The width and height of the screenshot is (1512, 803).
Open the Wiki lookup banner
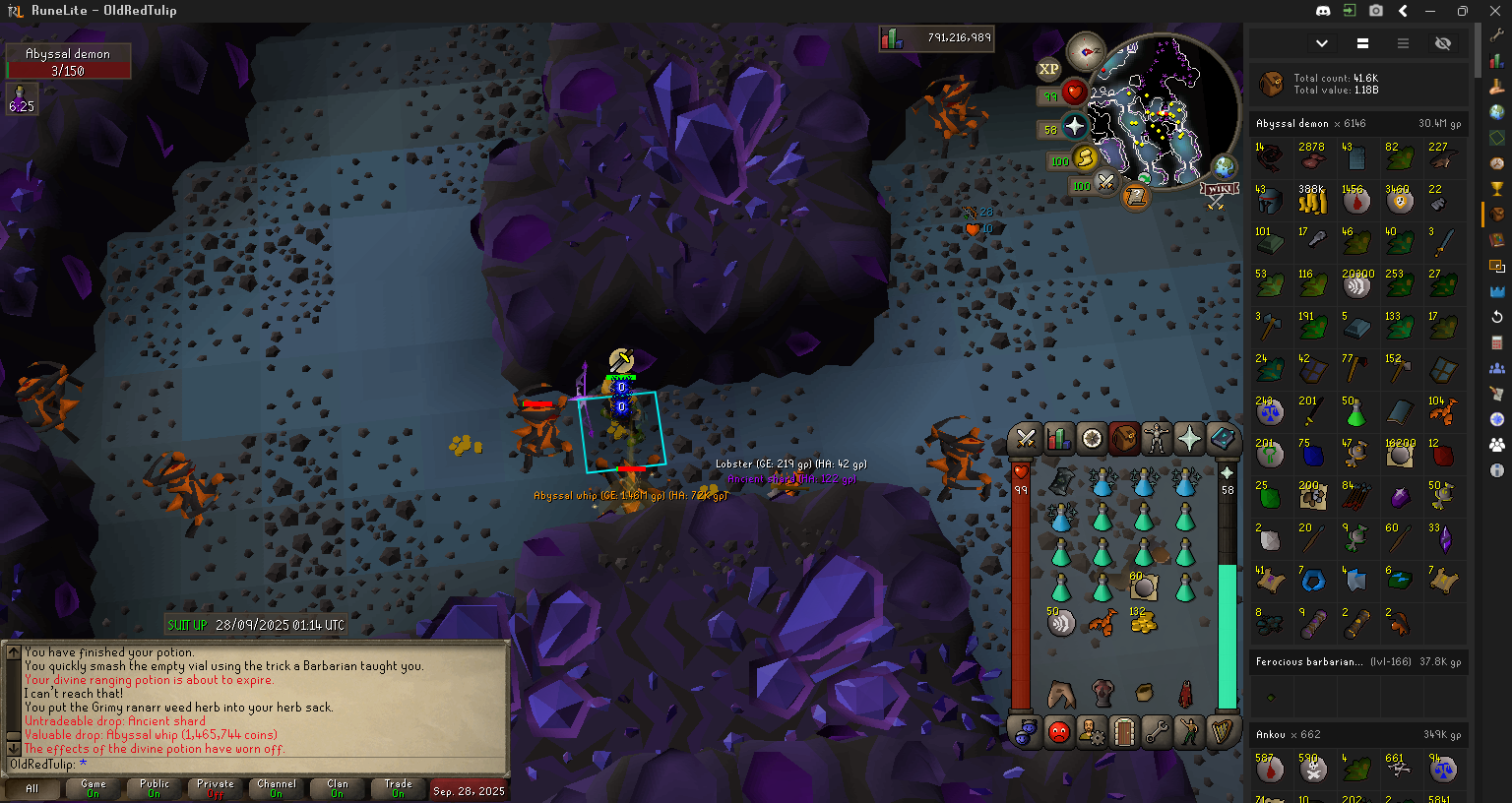pyautogui.click(x=1219, y=191)
